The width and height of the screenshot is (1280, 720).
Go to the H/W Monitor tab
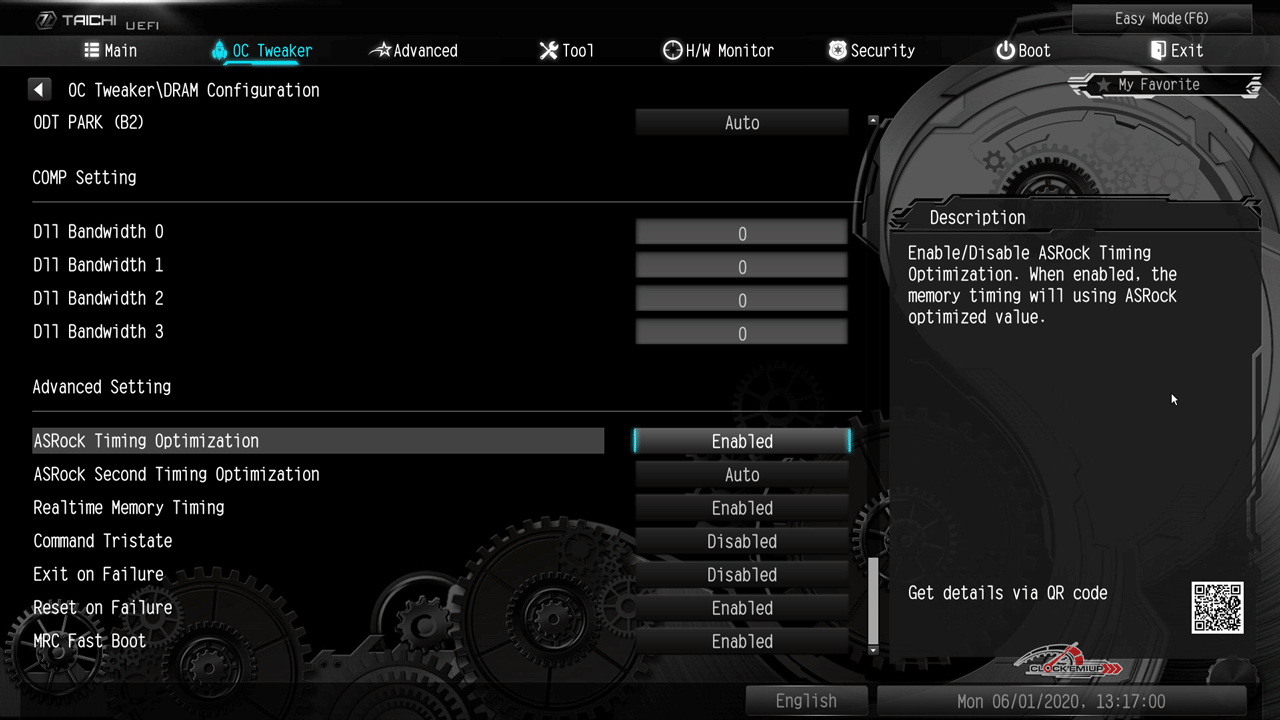click(x=718, y=51)
